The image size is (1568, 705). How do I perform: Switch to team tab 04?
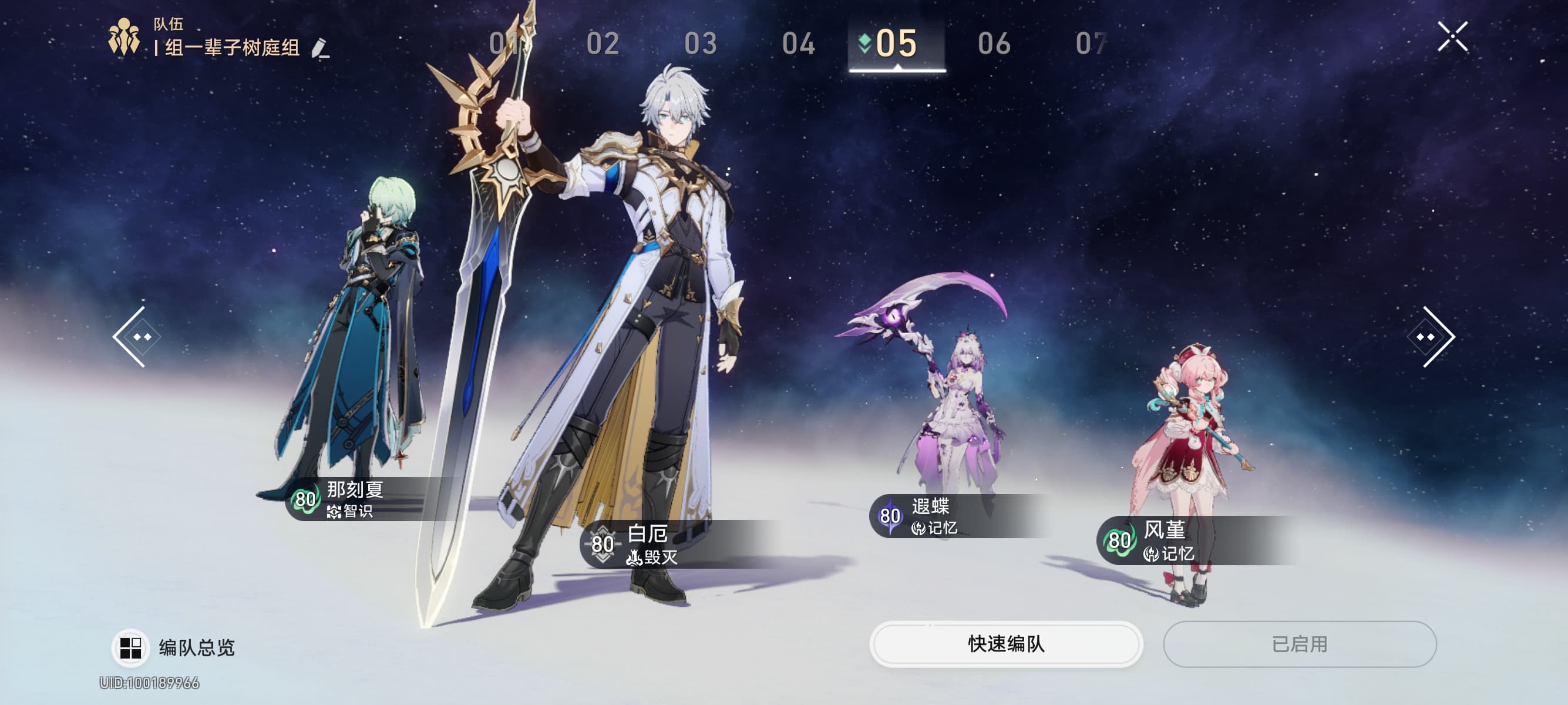(799, 44)
